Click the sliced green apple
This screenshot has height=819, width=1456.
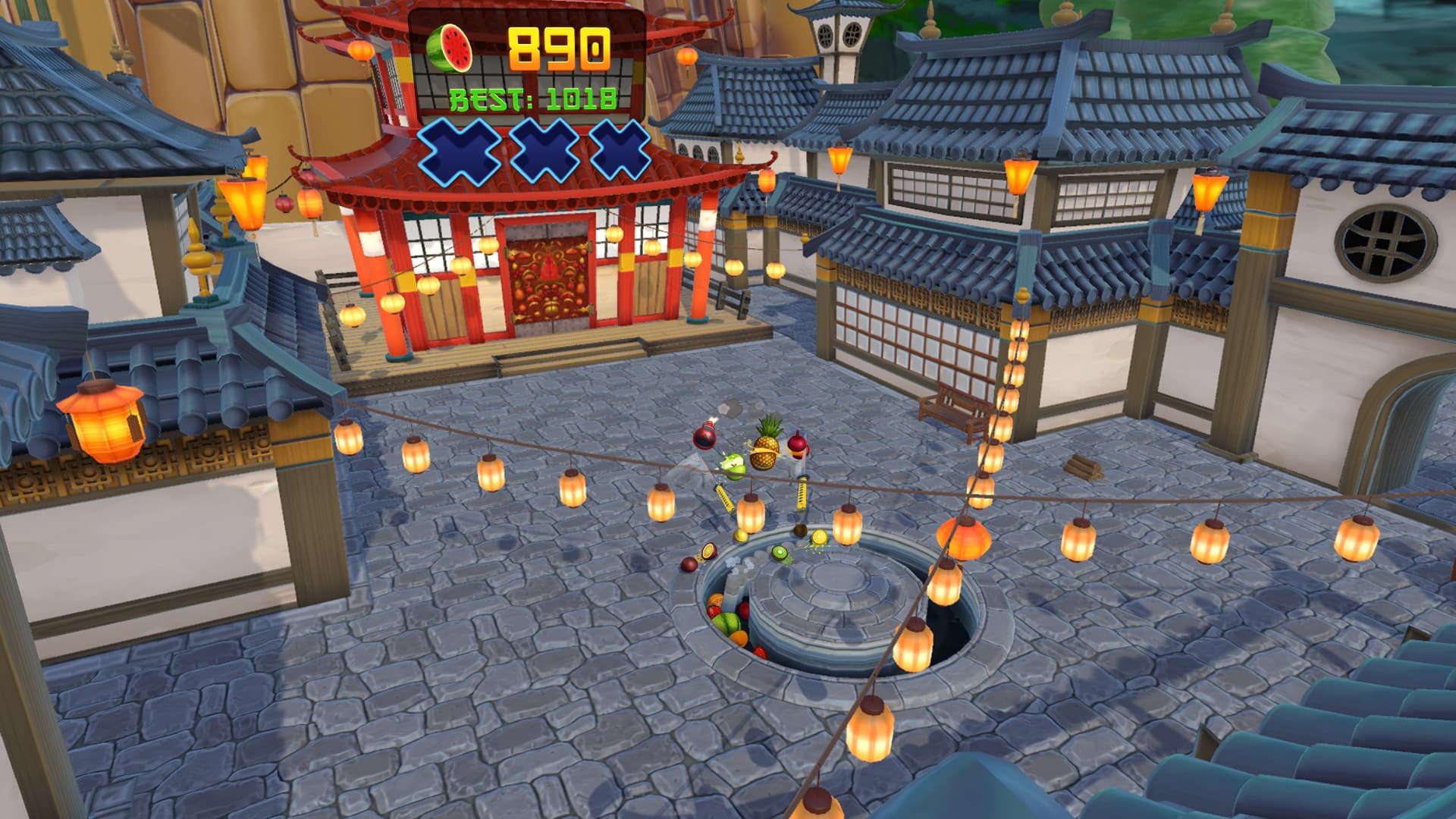pyautogui.click(x=734, y=465)
